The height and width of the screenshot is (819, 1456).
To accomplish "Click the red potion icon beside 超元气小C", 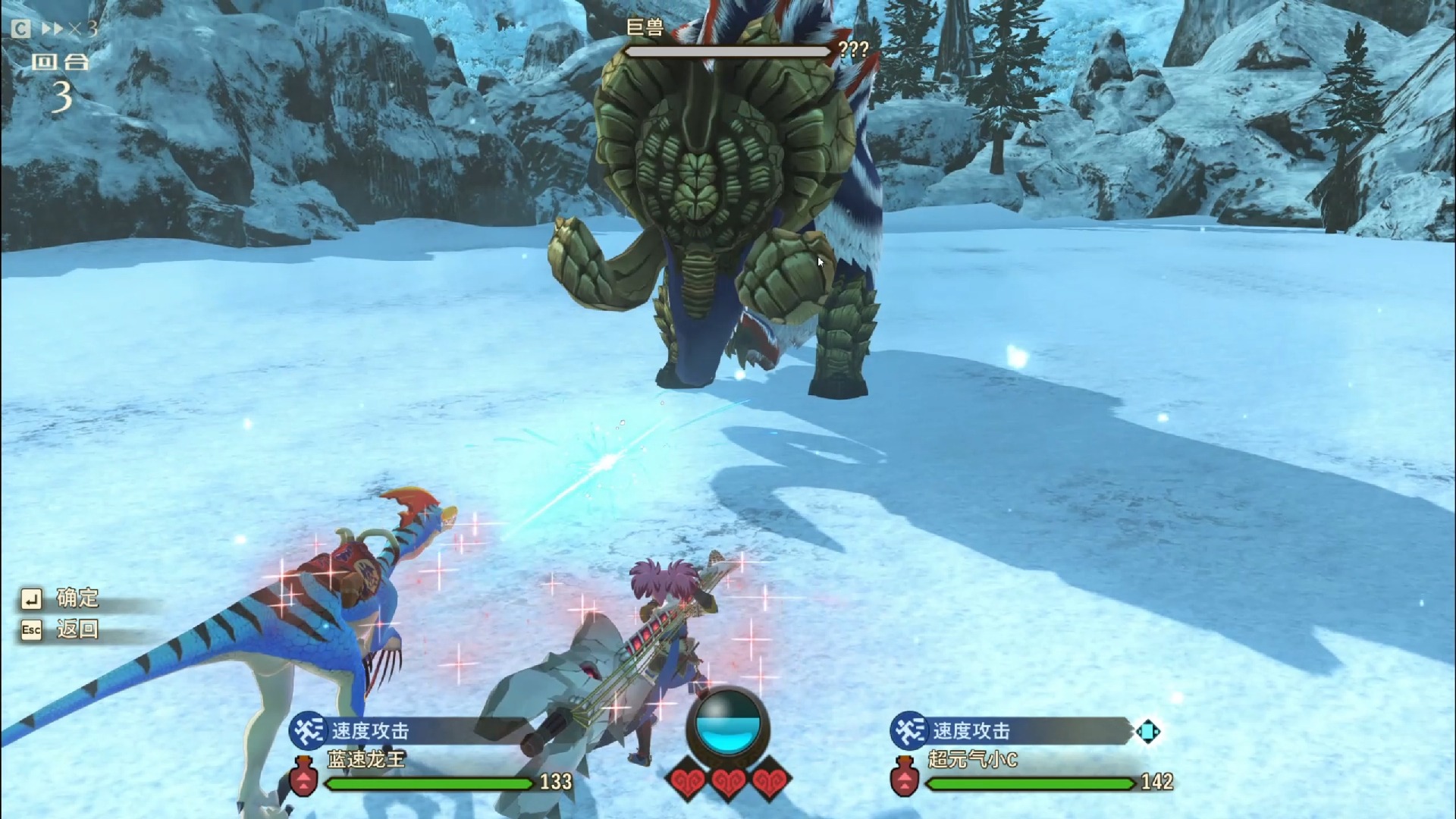I will tap(905, 777).
